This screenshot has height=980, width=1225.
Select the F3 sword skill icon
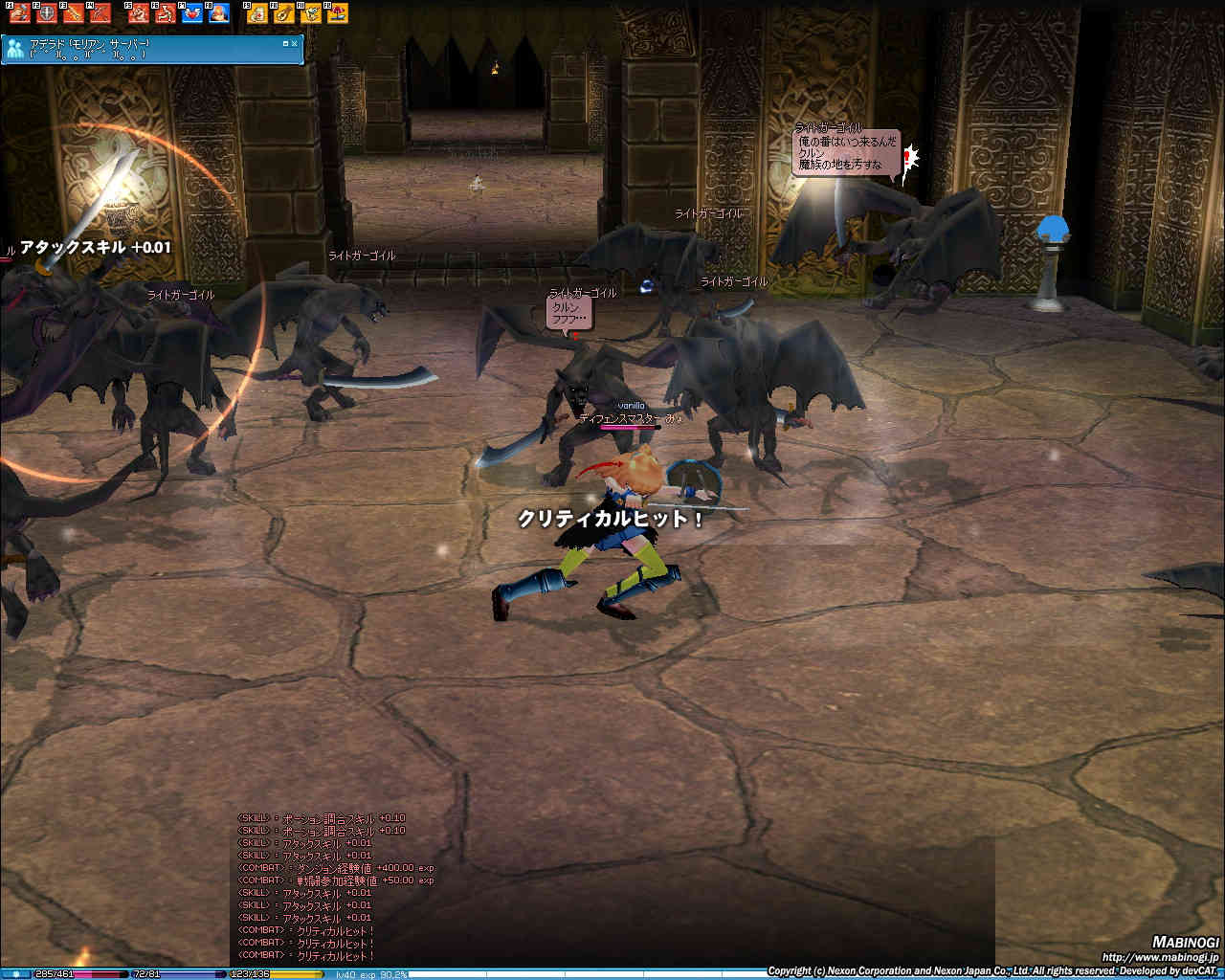click(x=74, y=13)
